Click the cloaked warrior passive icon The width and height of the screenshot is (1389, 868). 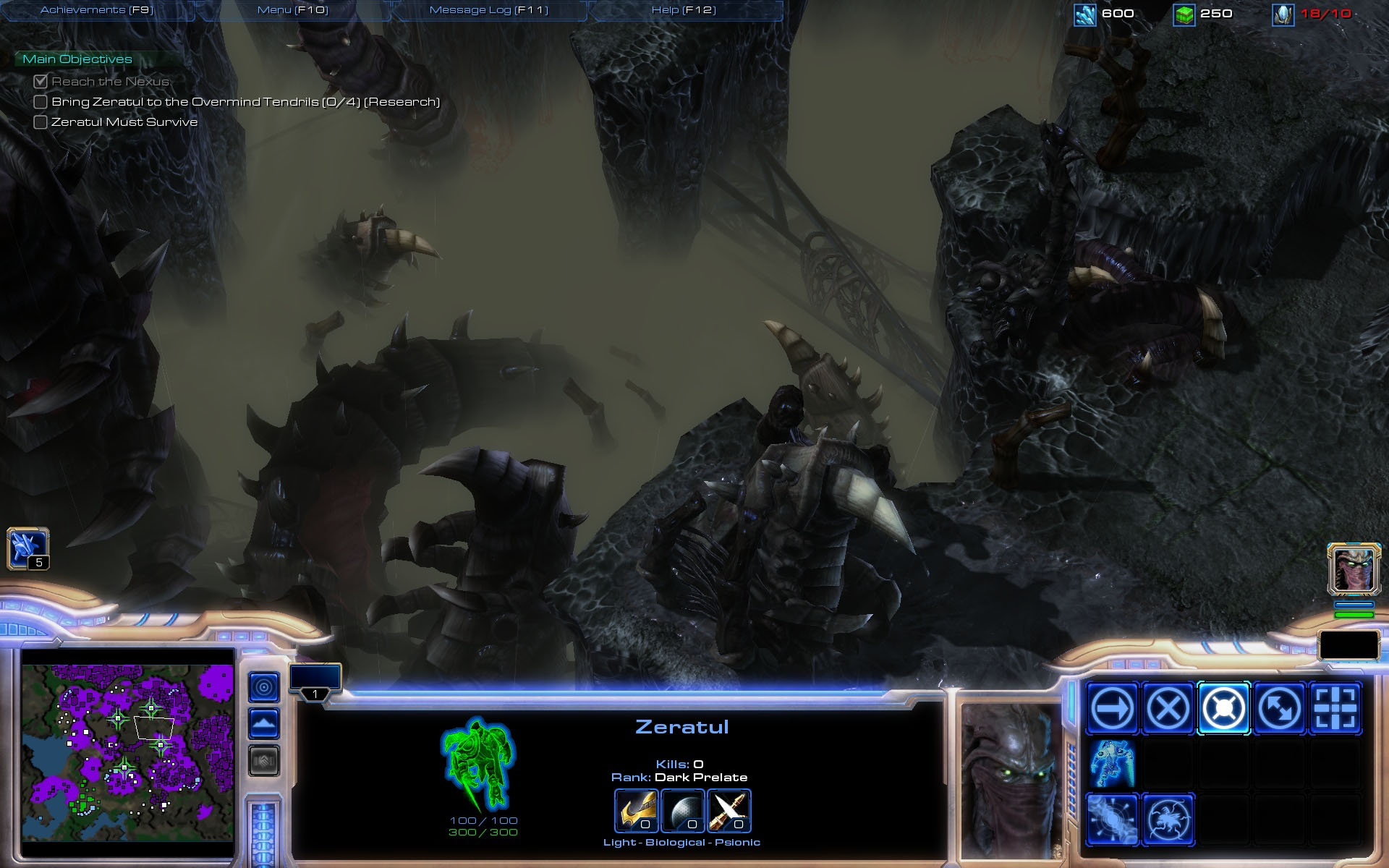[x=1112, y=764]
